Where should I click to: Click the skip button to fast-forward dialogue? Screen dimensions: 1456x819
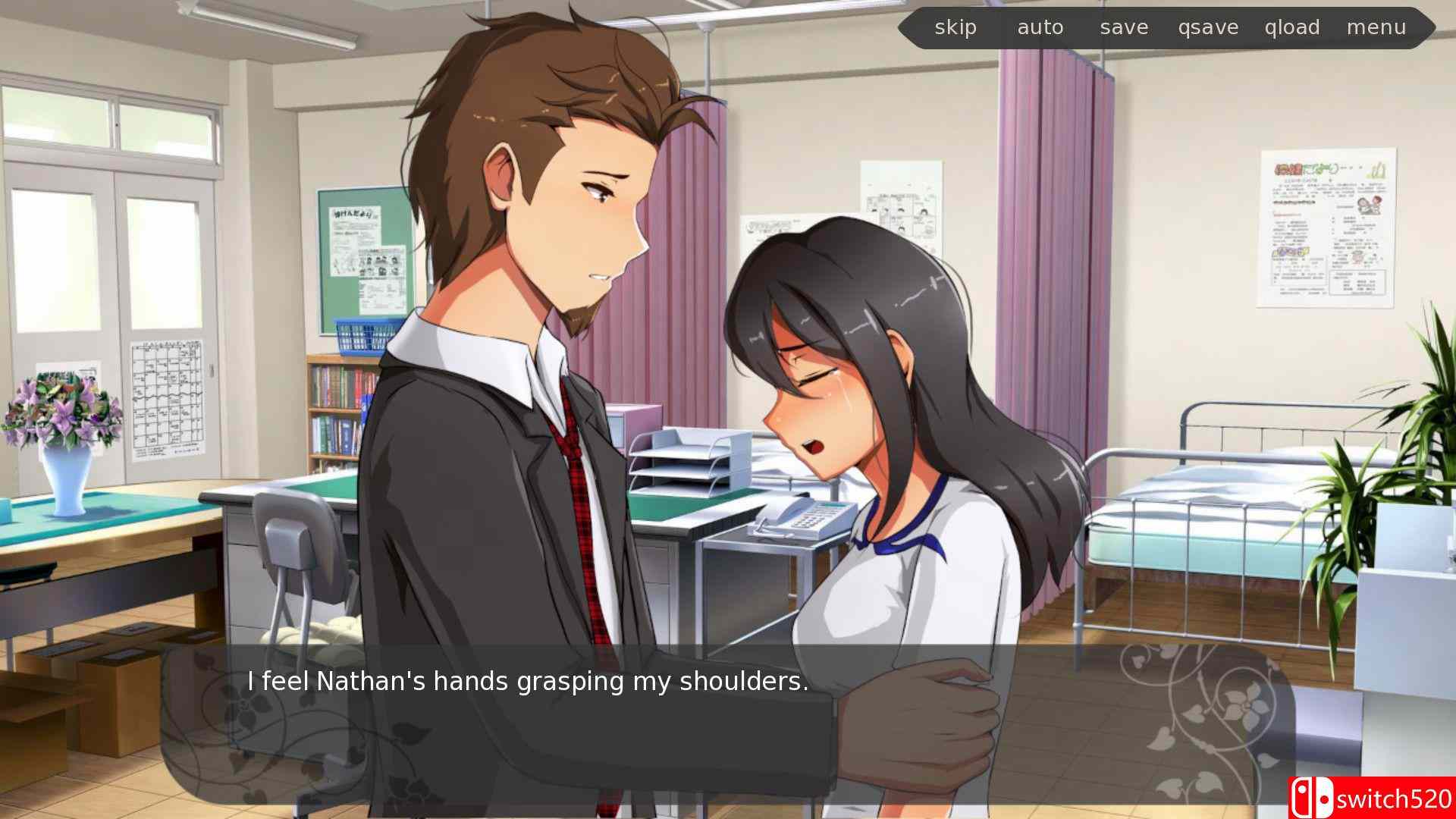955,27
